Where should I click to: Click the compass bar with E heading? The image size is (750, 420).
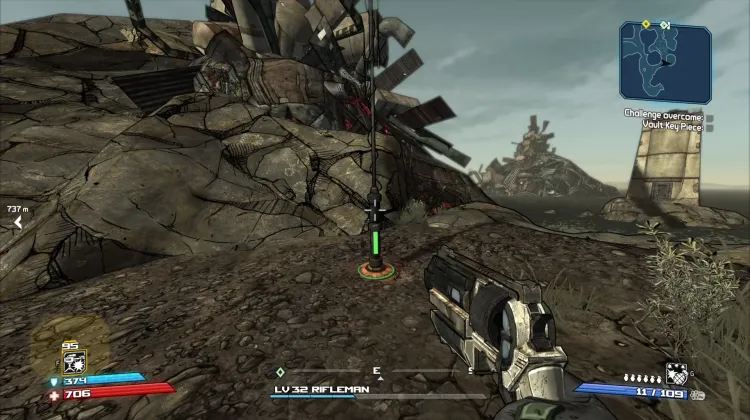coord(378,372)
